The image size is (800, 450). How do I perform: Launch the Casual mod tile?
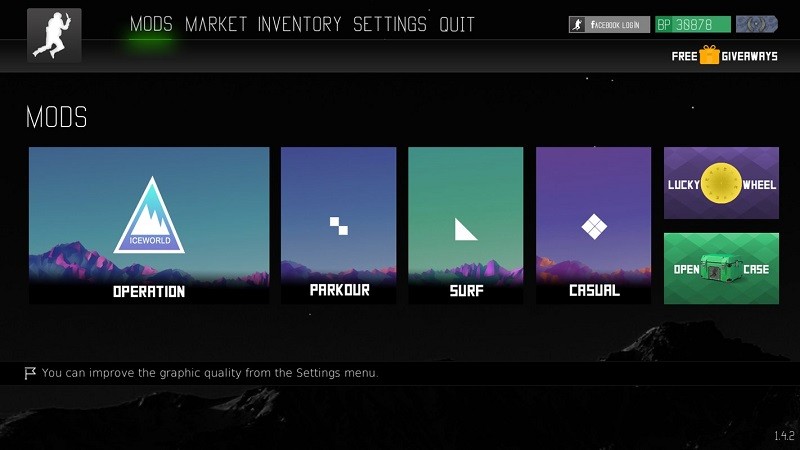point(593,225)
